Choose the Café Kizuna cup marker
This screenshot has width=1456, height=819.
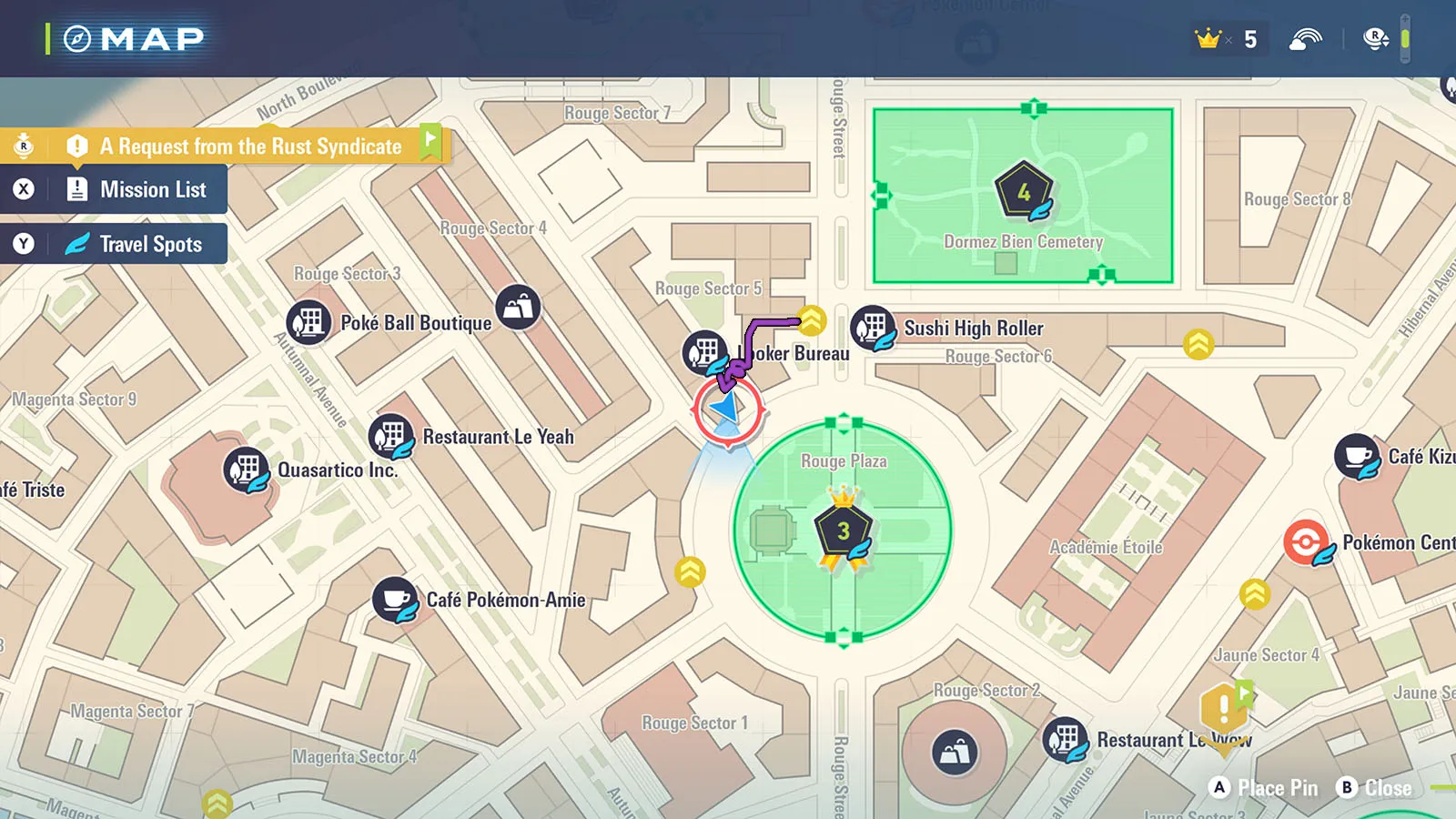[1357, 456]
